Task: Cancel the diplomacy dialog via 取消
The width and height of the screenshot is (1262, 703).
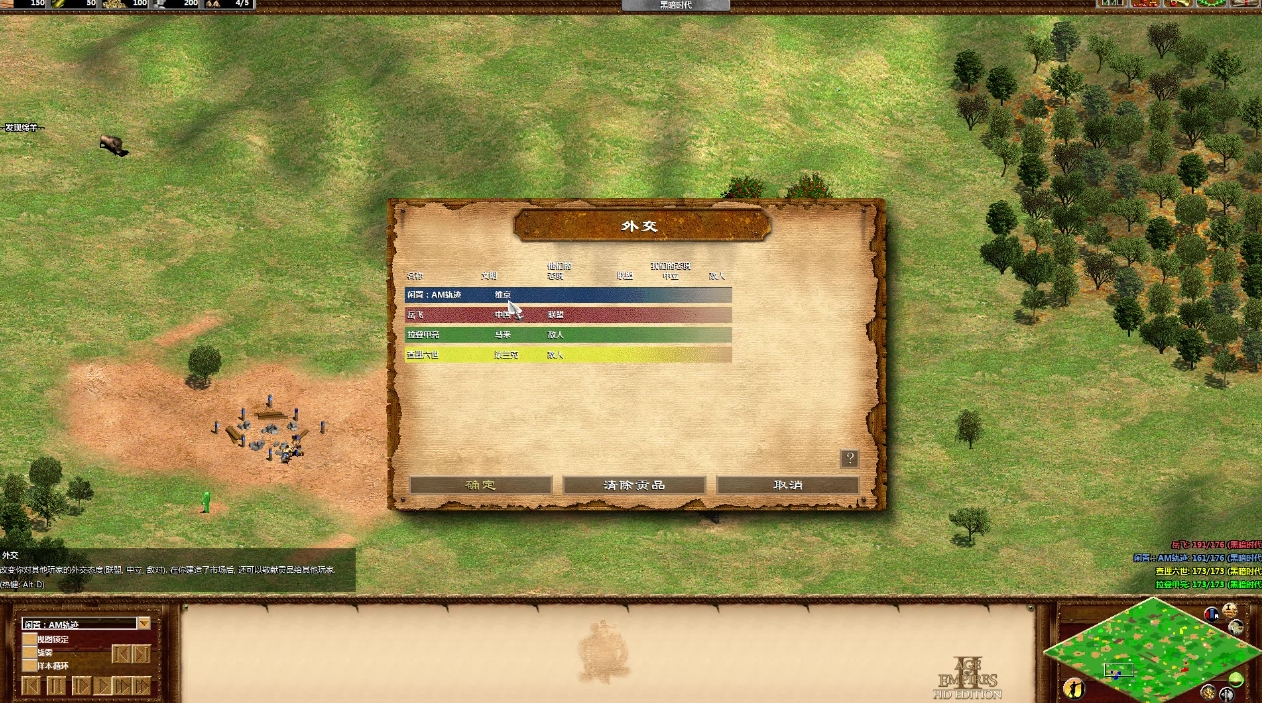Action: pyautogui.click(x=787, y=485)
